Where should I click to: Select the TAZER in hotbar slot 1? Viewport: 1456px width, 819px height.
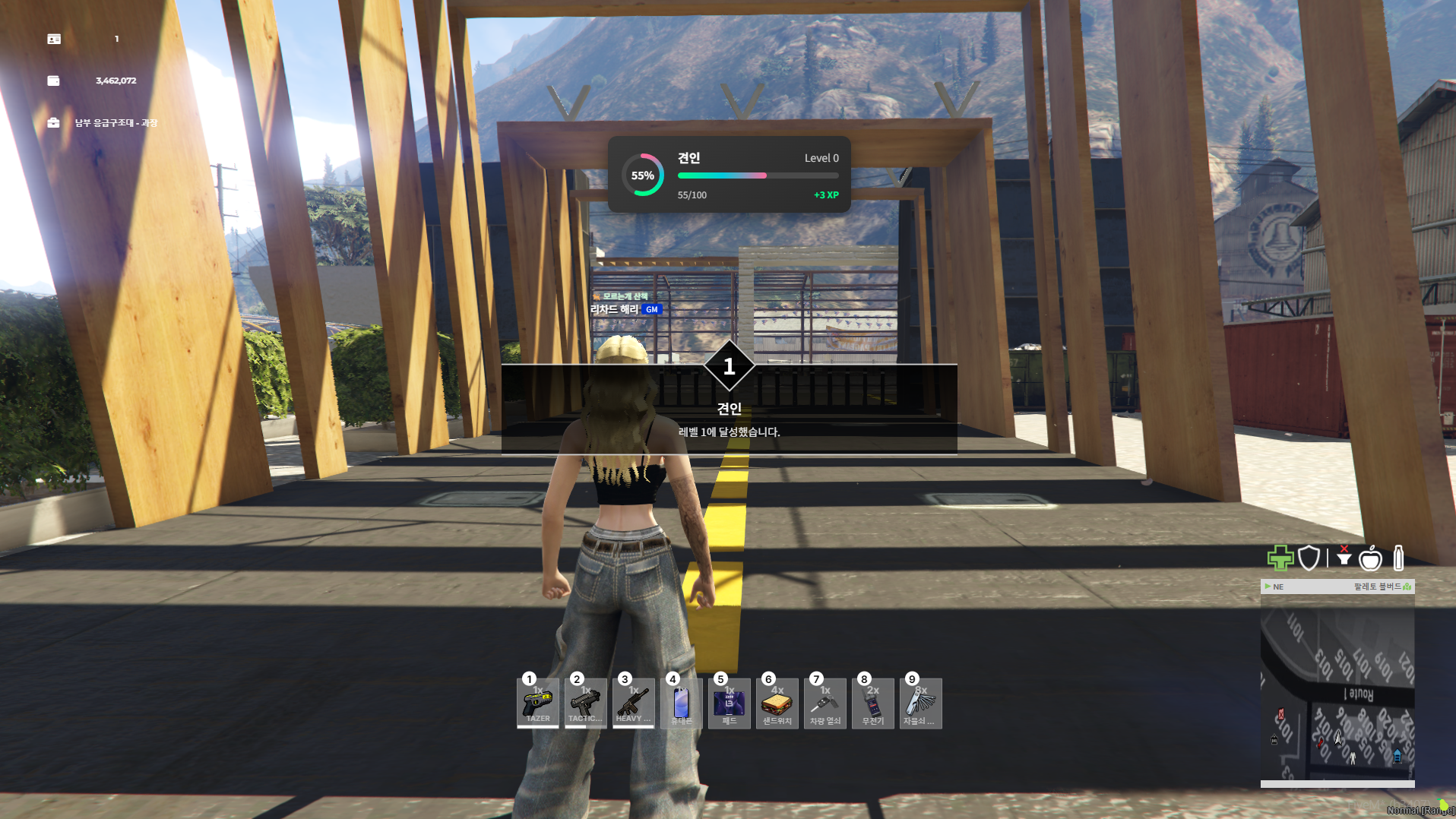(x=537, y=703)
